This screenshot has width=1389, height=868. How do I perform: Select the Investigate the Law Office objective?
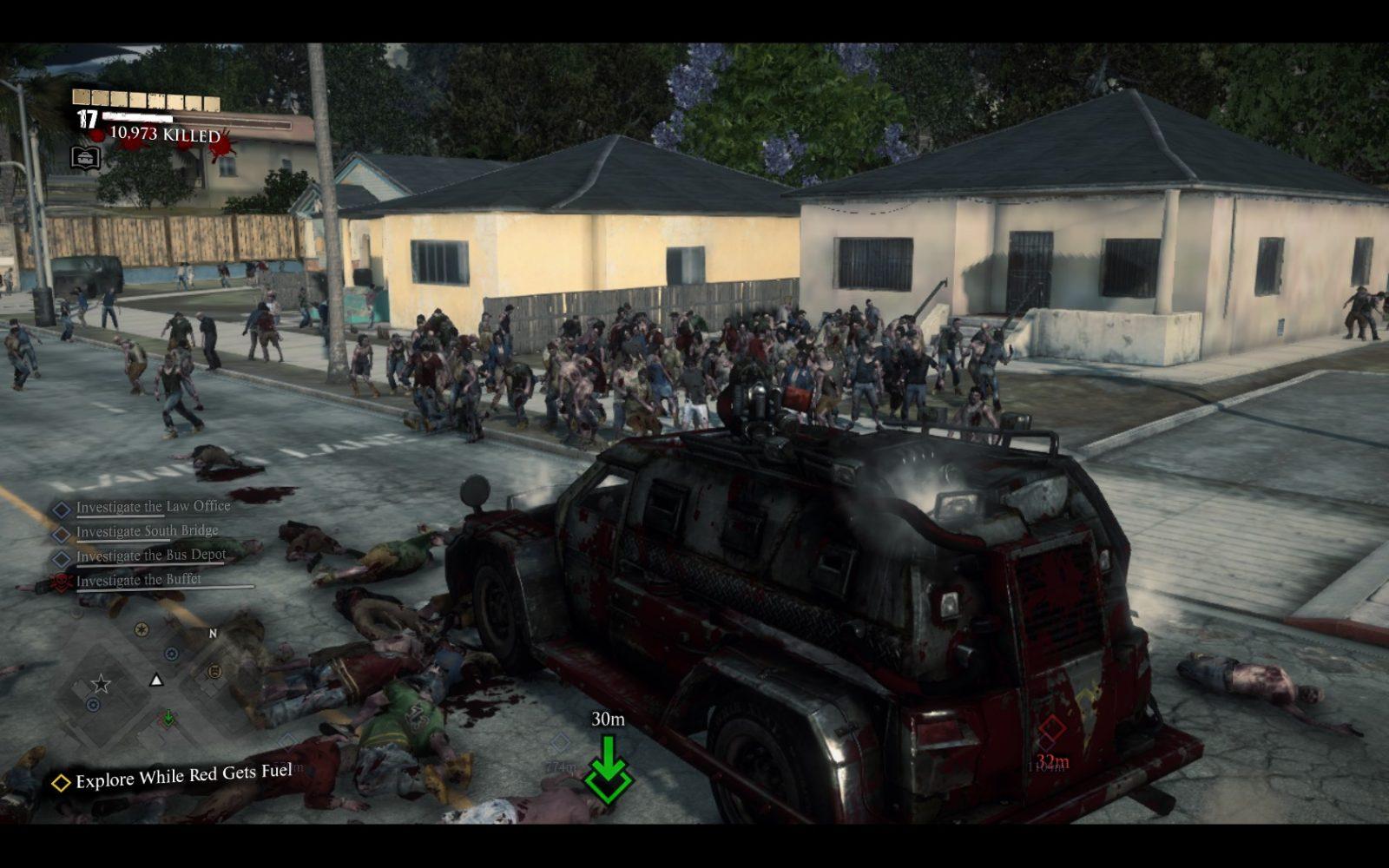pos(153,507)
